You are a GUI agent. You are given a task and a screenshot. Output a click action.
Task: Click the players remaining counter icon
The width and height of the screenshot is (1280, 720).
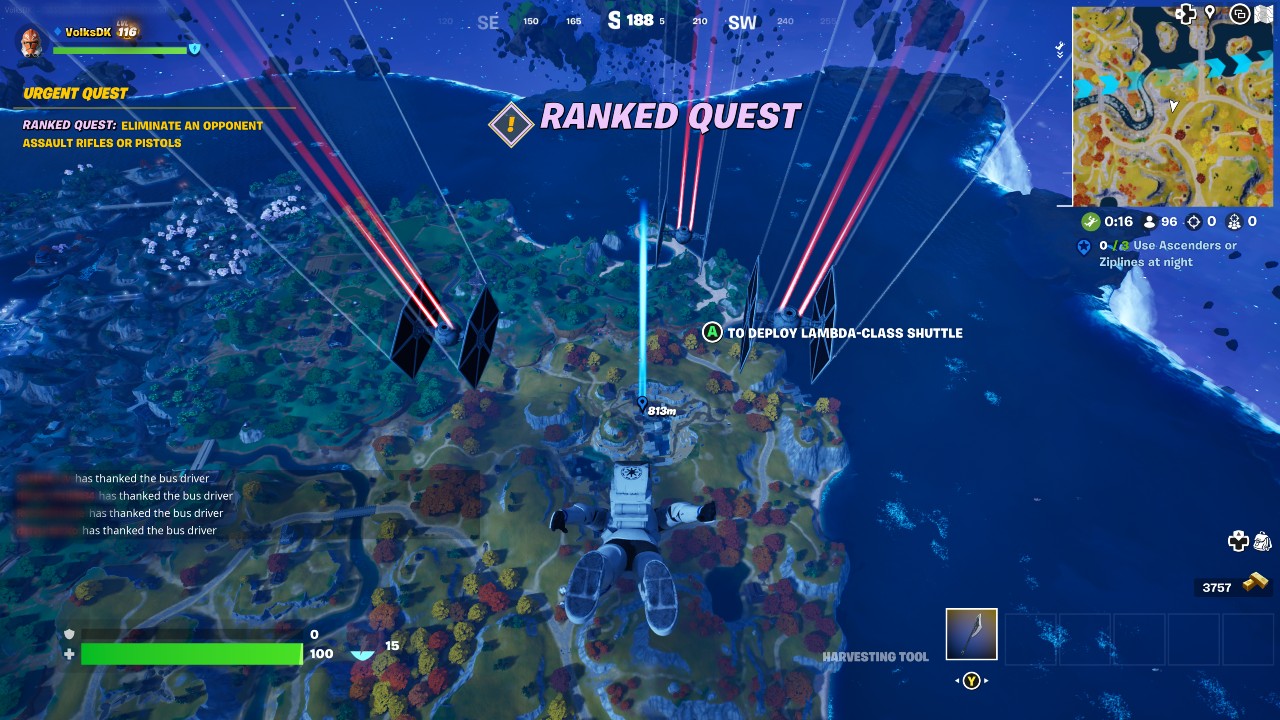coord(1150,222)
